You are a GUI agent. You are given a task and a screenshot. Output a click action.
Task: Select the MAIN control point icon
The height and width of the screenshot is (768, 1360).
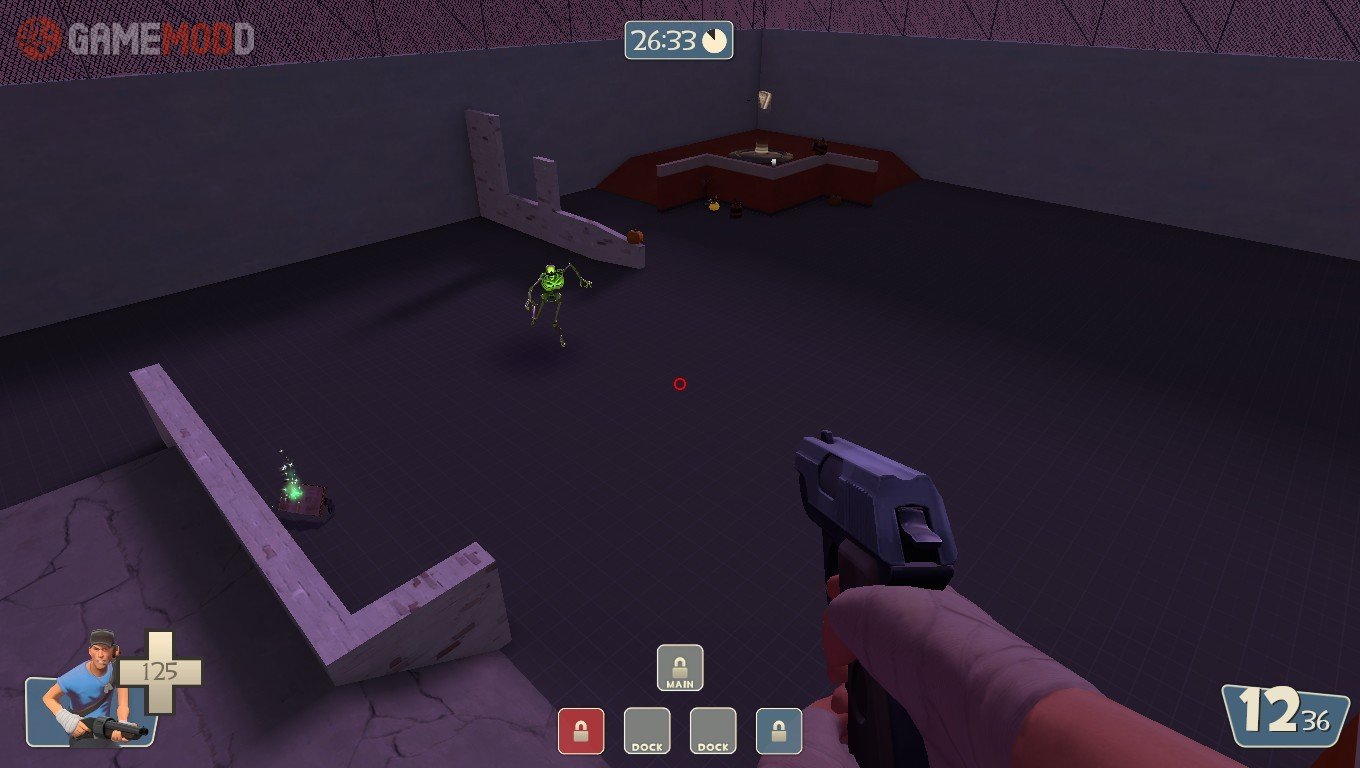(x=680, y=668)
